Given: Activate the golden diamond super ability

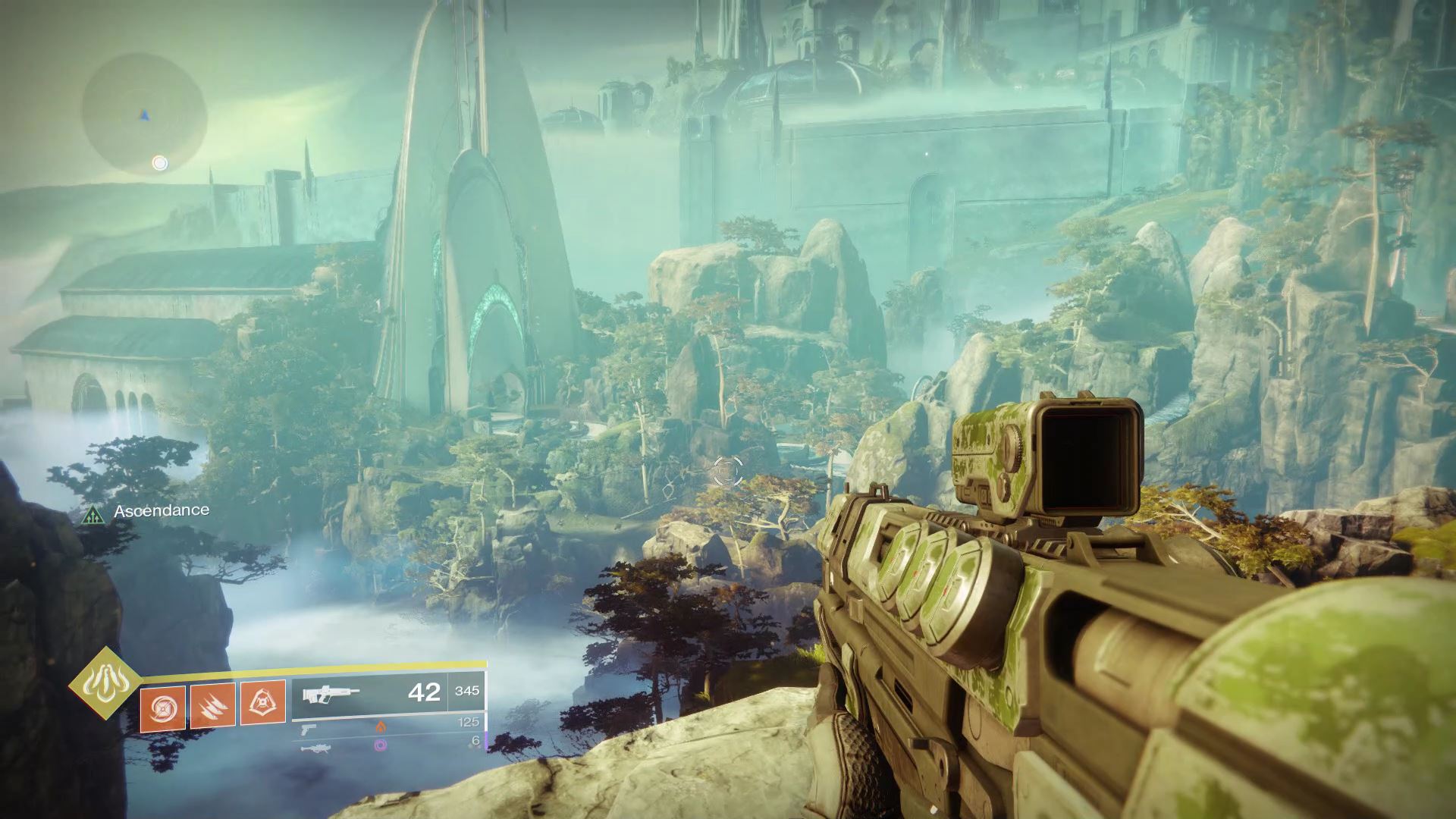Looking at the screenshot, I should click(x=105, y=683).
